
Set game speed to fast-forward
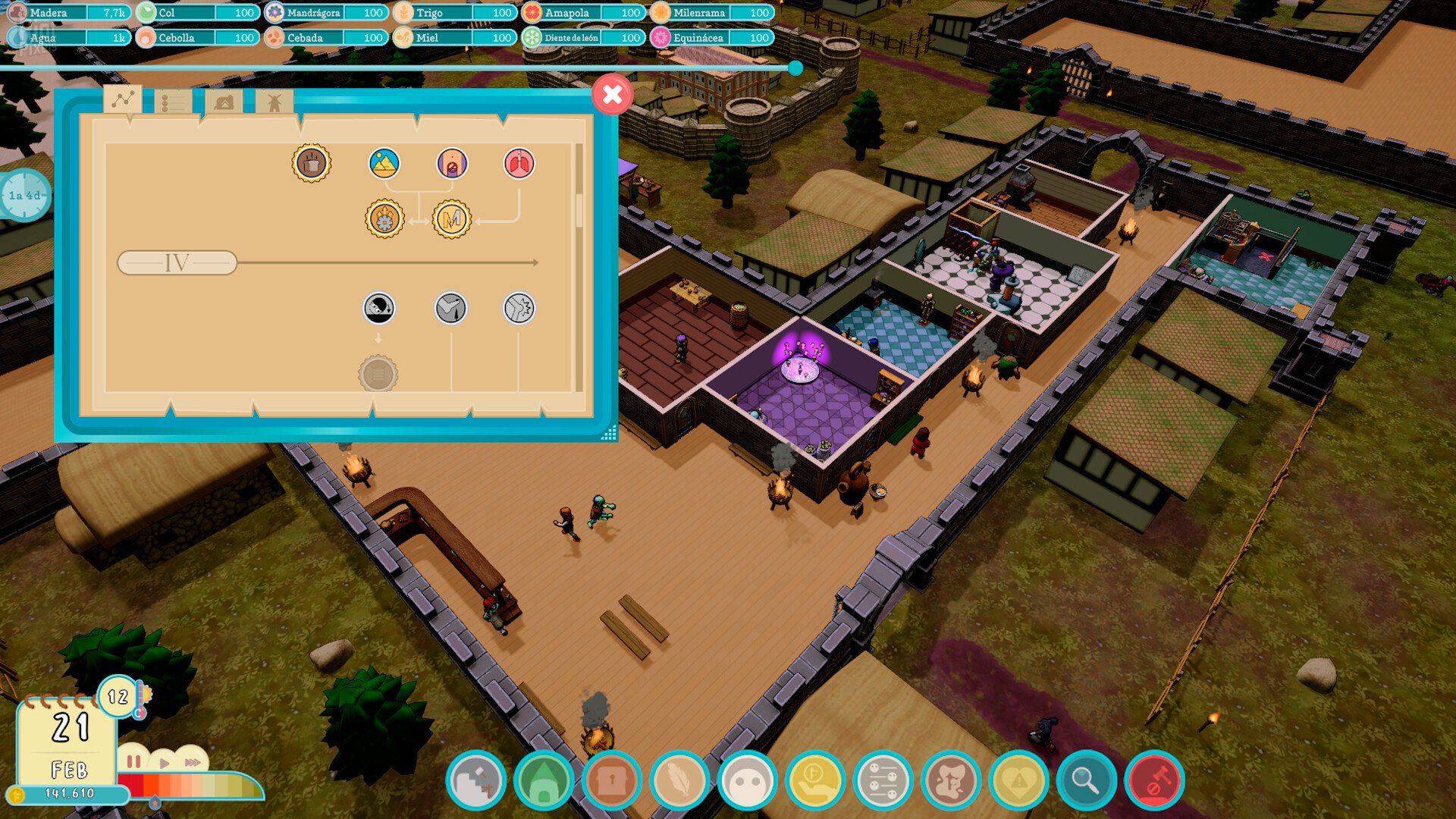[x=193, y=762]
